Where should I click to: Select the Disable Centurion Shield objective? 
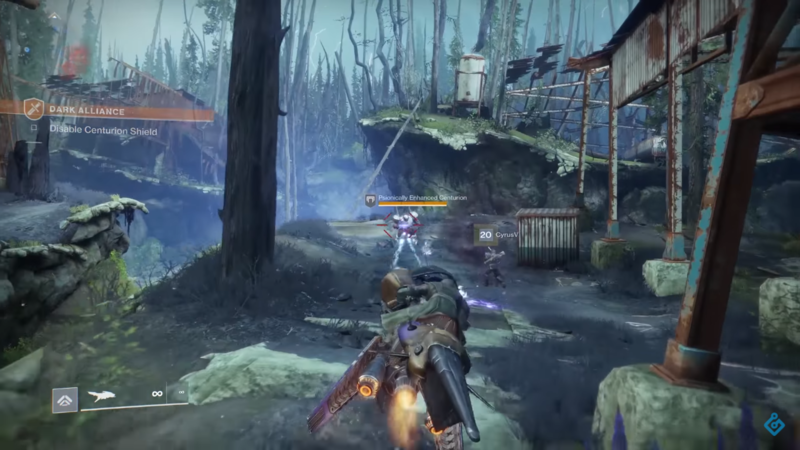[103, 130]
